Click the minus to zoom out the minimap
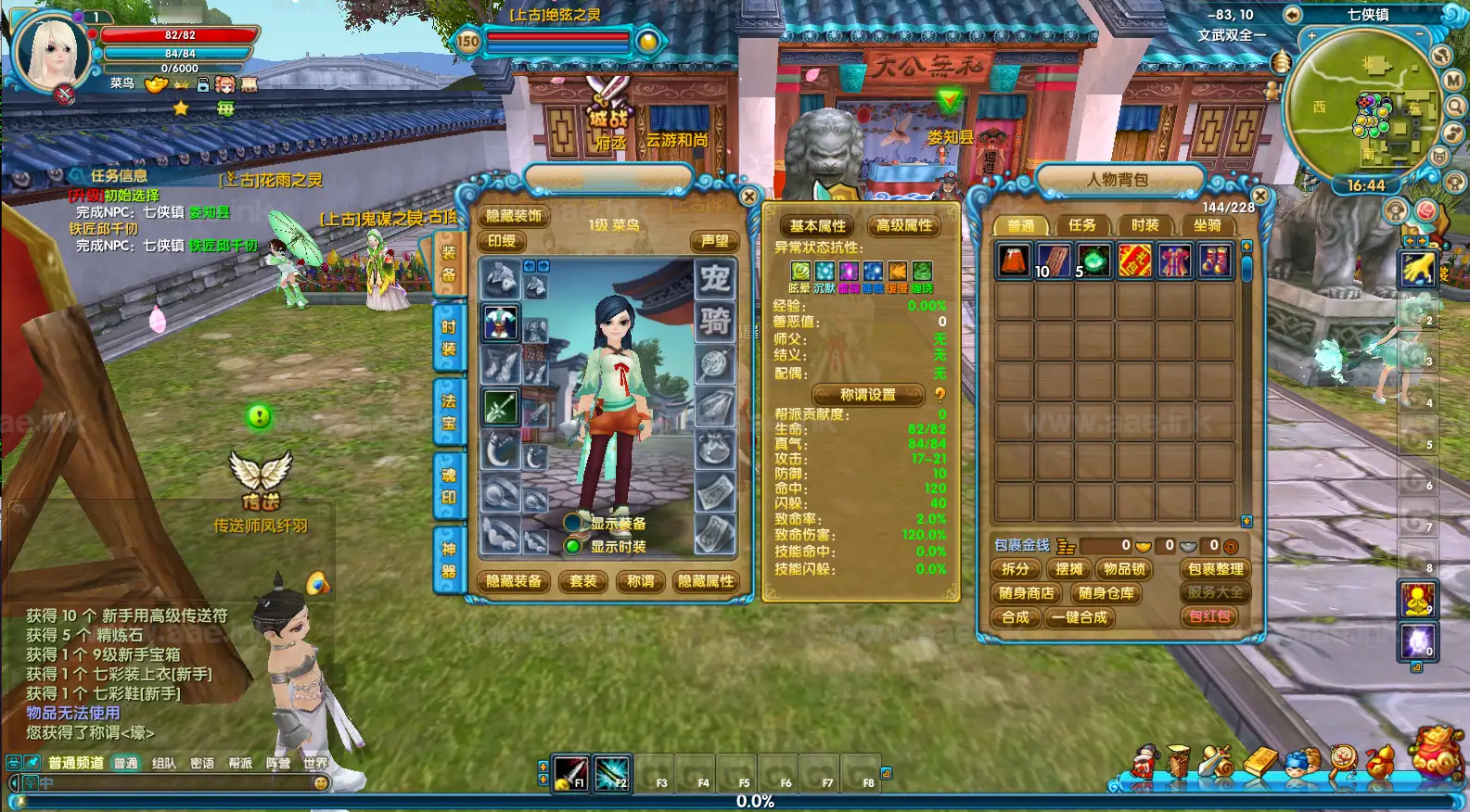The width and height of the screenshot is (1470, 812). click(1418, 33)
